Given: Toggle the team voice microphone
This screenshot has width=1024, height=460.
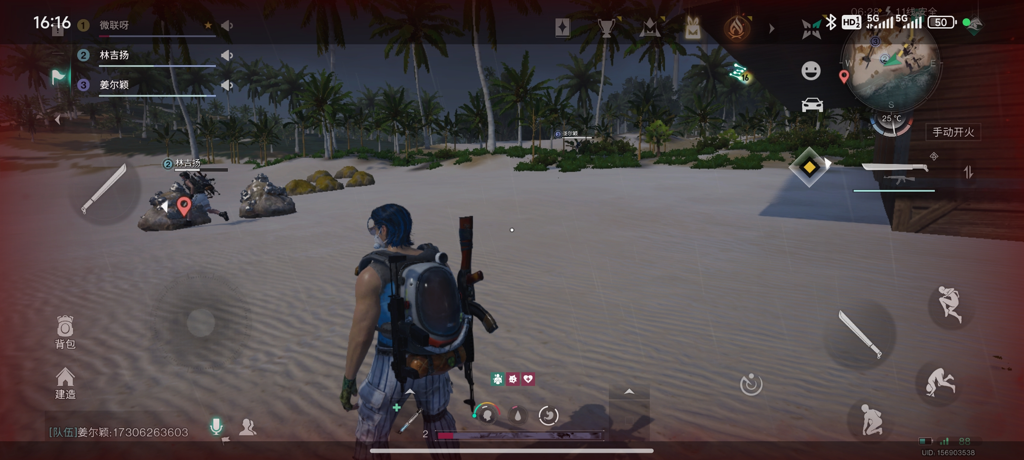Looking at the screenshot, I should coord(215,427).
